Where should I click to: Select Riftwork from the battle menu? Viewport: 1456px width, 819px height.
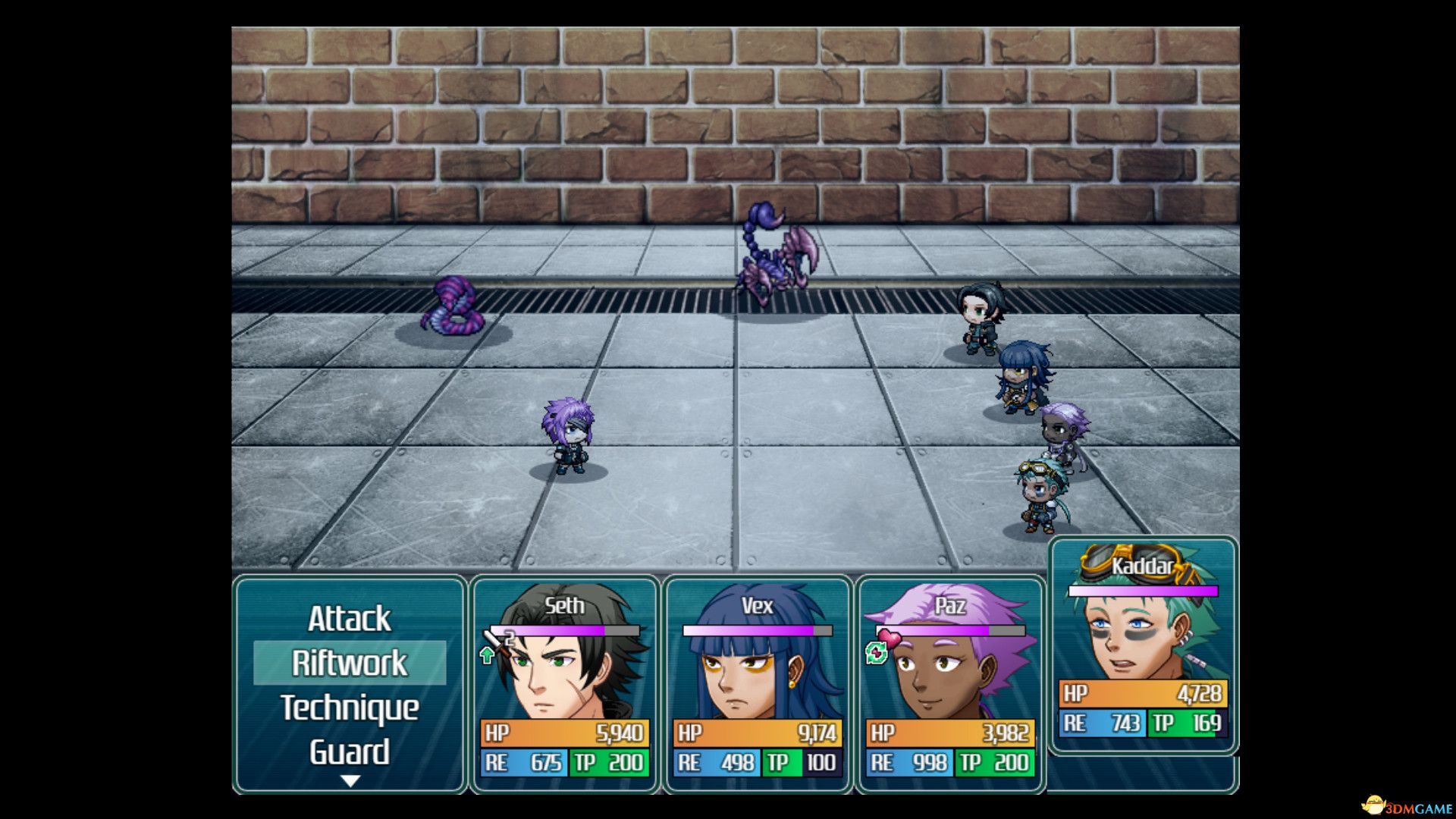[x=349, y=663]
